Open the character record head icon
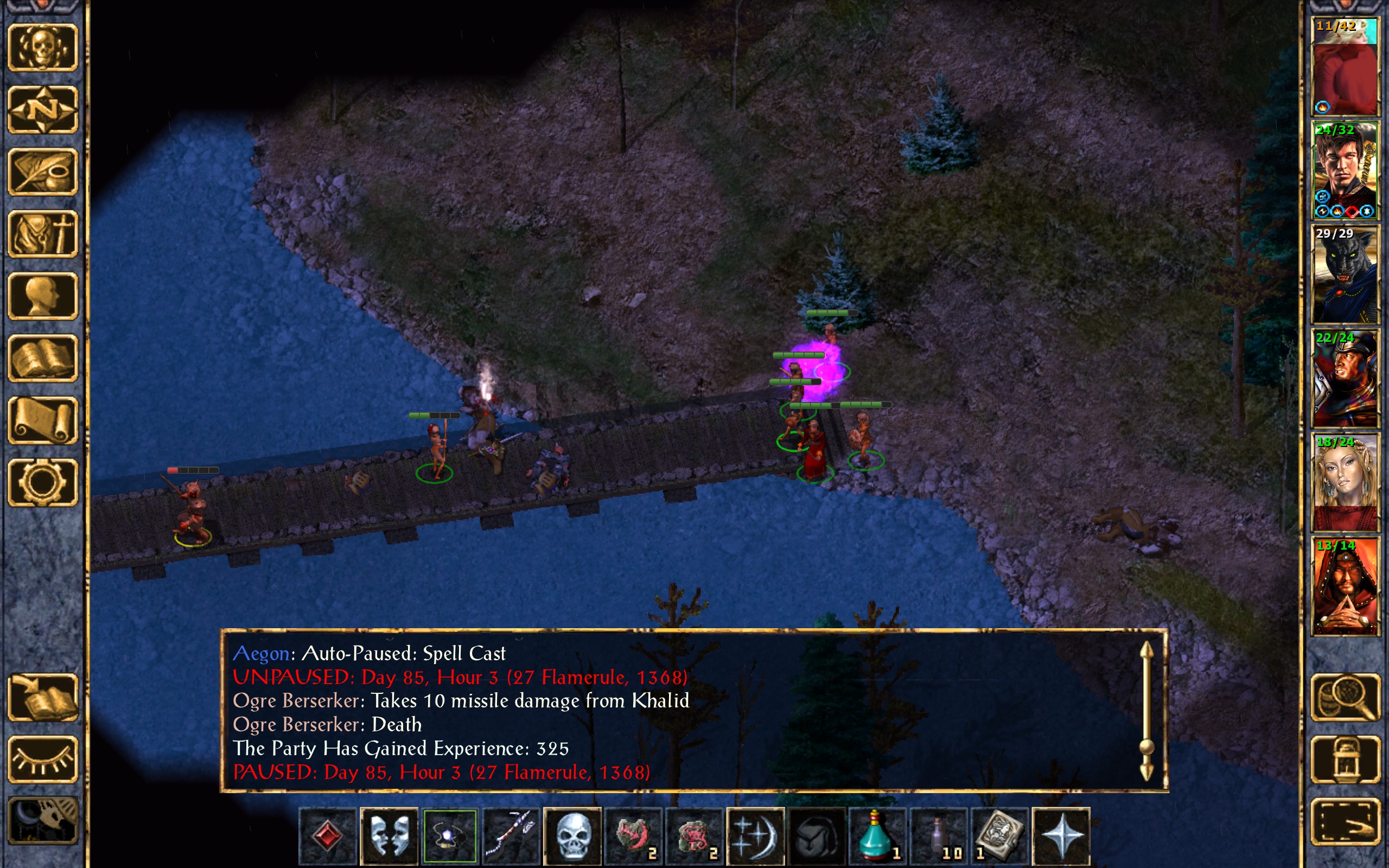 click(x=42, y=296)
